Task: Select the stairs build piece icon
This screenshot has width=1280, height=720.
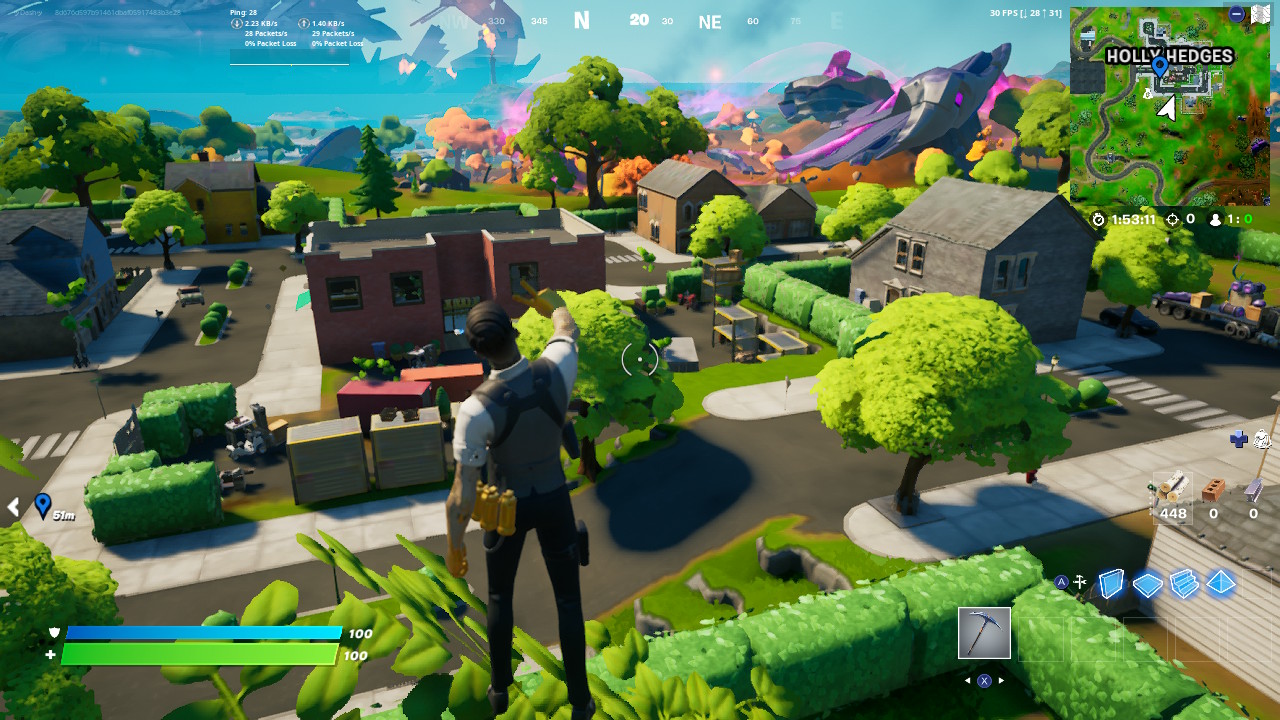Action: [1184, 581]
